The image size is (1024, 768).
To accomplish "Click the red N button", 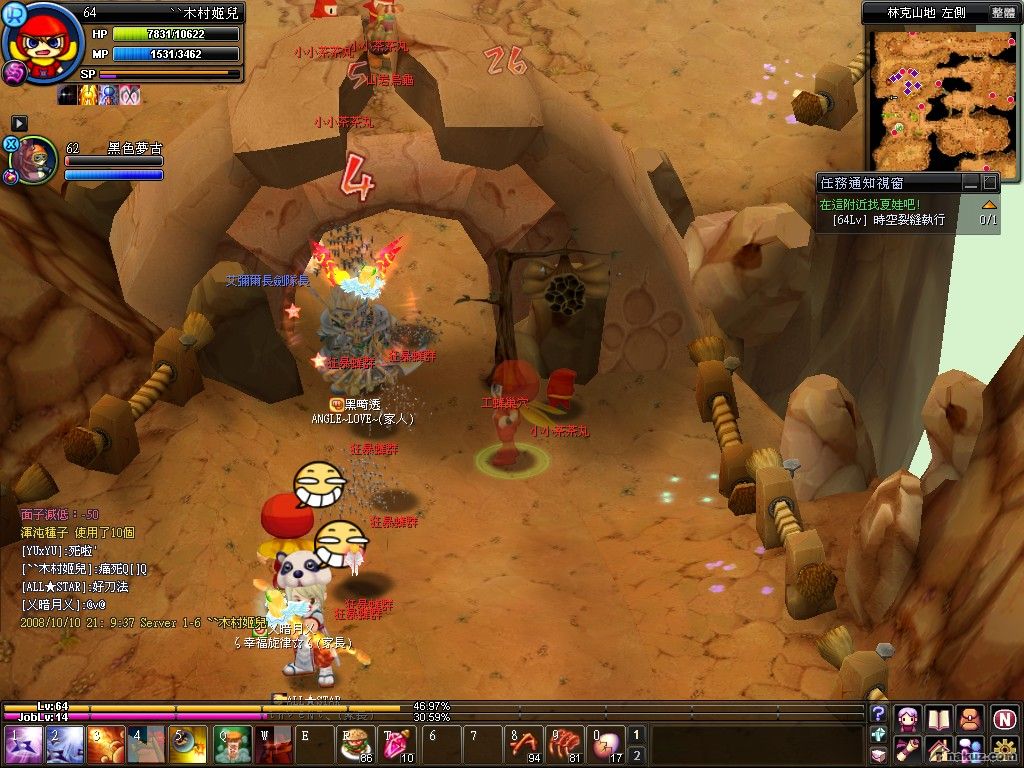I will point(1004,717).
